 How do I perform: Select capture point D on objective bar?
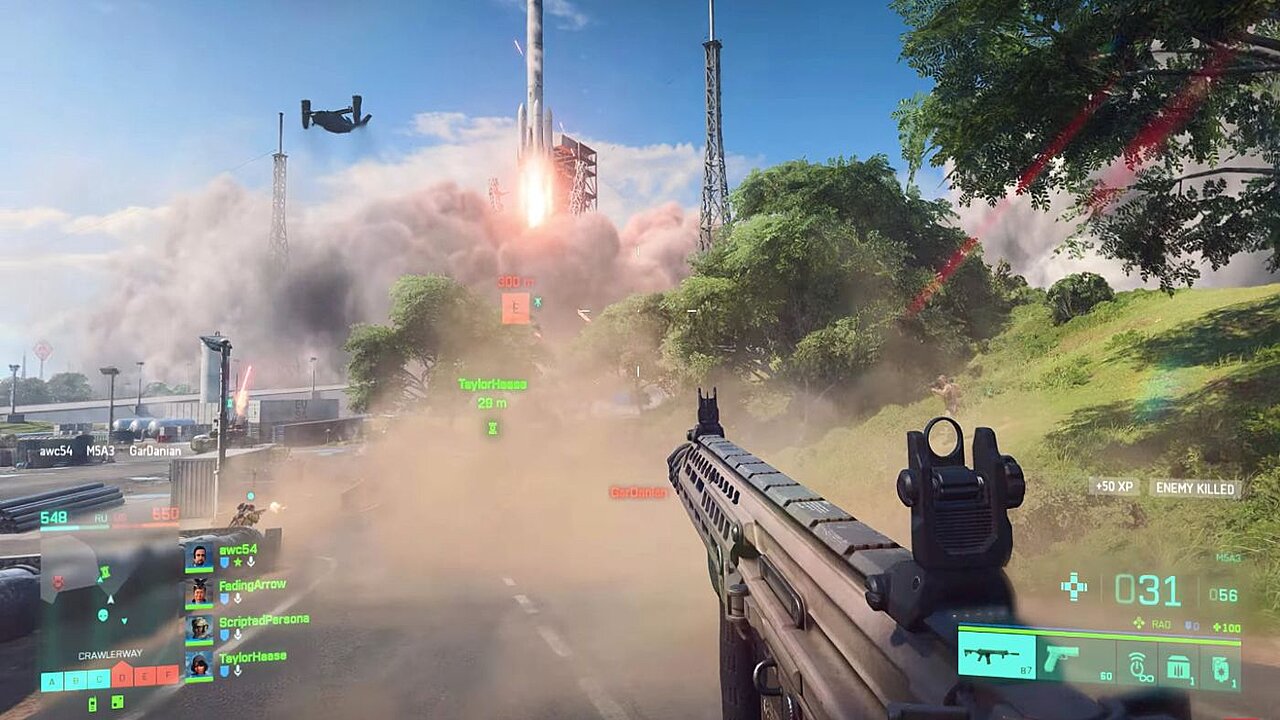pyautogui.click(x=123, y=679)
